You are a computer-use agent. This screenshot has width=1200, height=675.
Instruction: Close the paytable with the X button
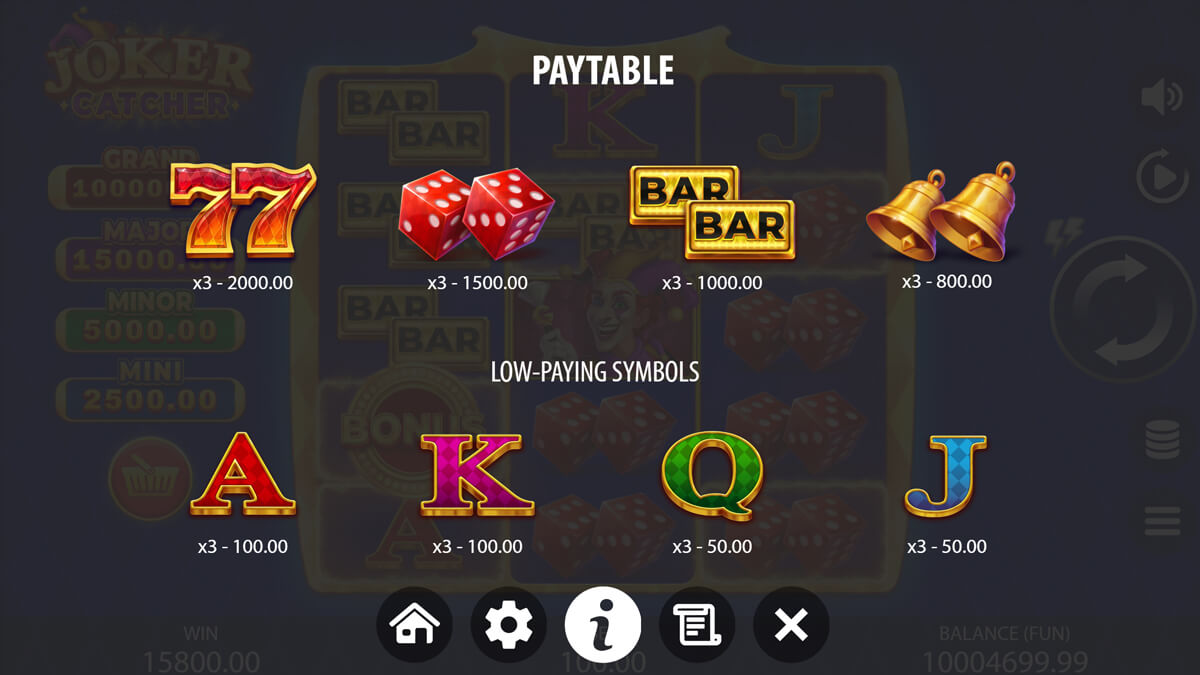coord(791,625)
